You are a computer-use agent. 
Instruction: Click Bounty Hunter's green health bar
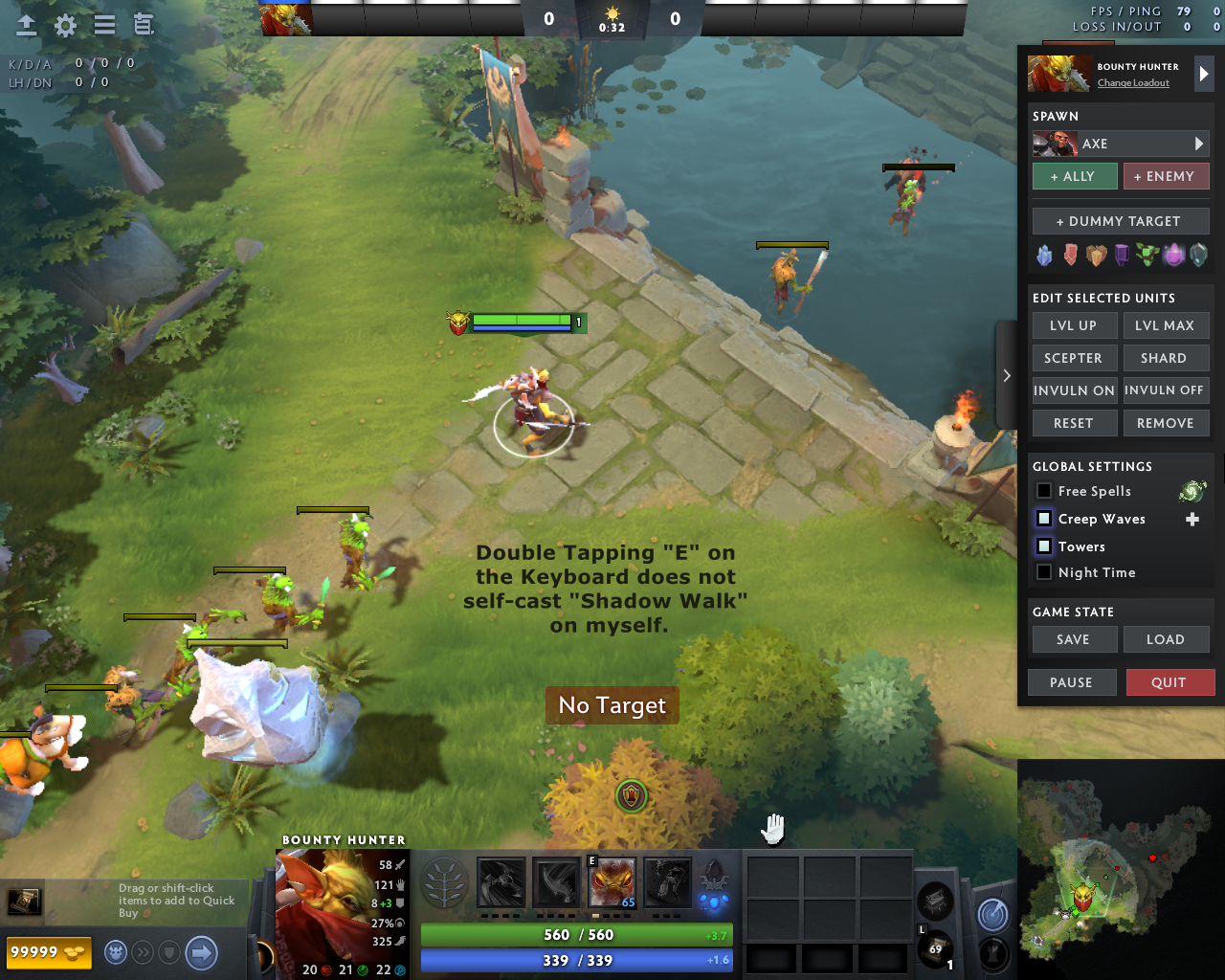574,935
